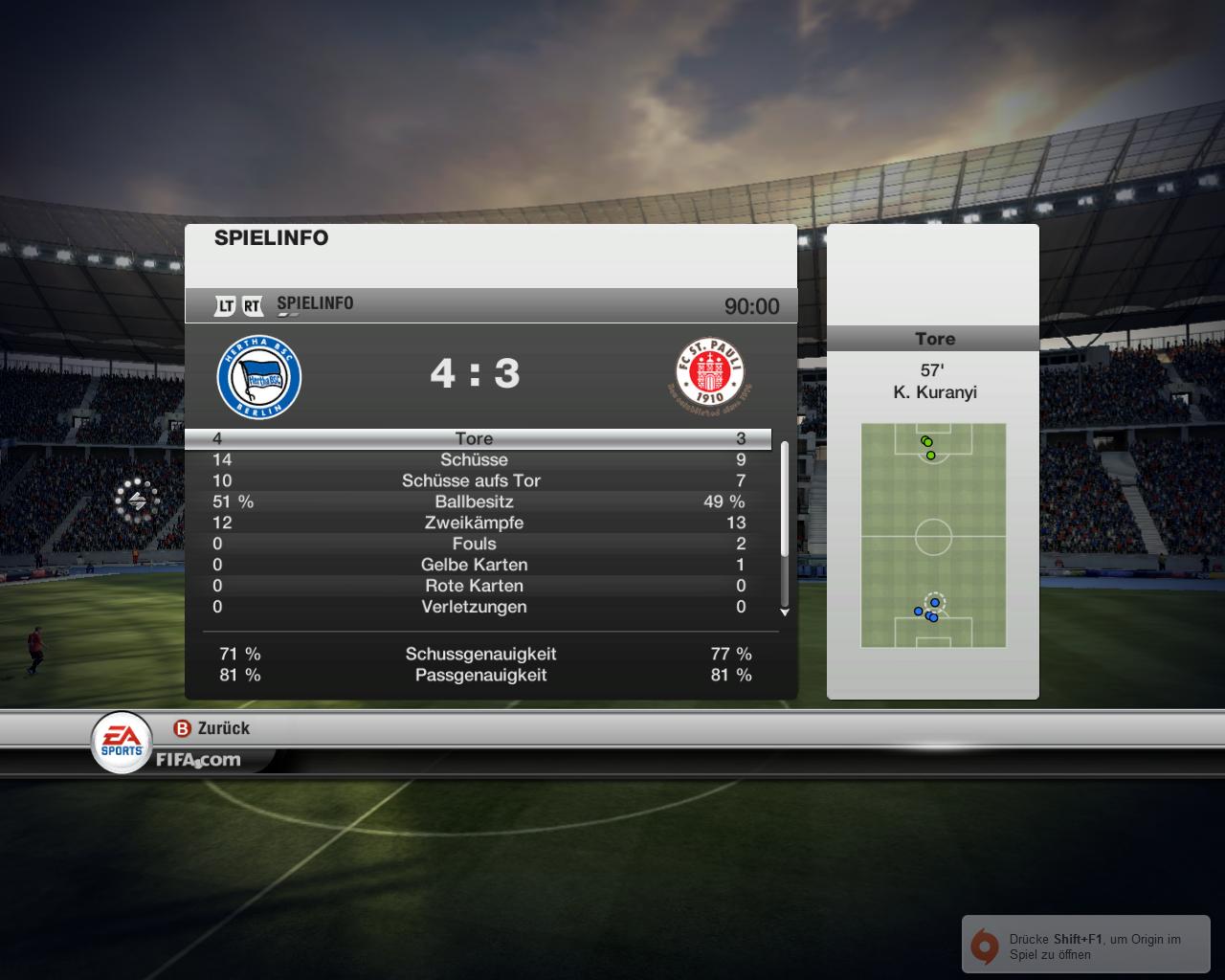Pick the Rote Karten row
Screen dimensions: 1225x980
point(475,586)
